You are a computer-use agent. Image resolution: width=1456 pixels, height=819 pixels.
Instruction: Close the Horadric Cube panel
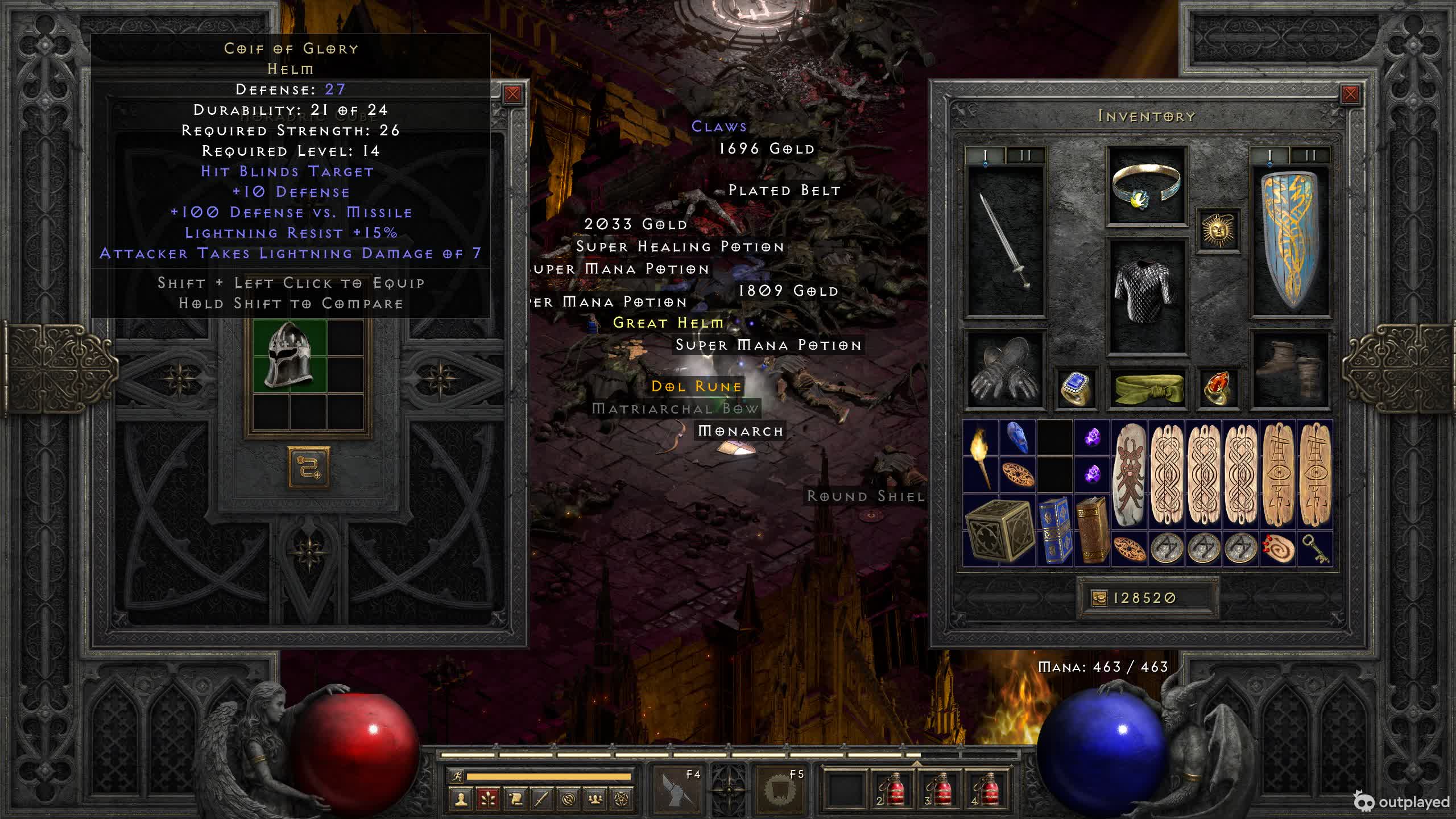pos(512,94)
